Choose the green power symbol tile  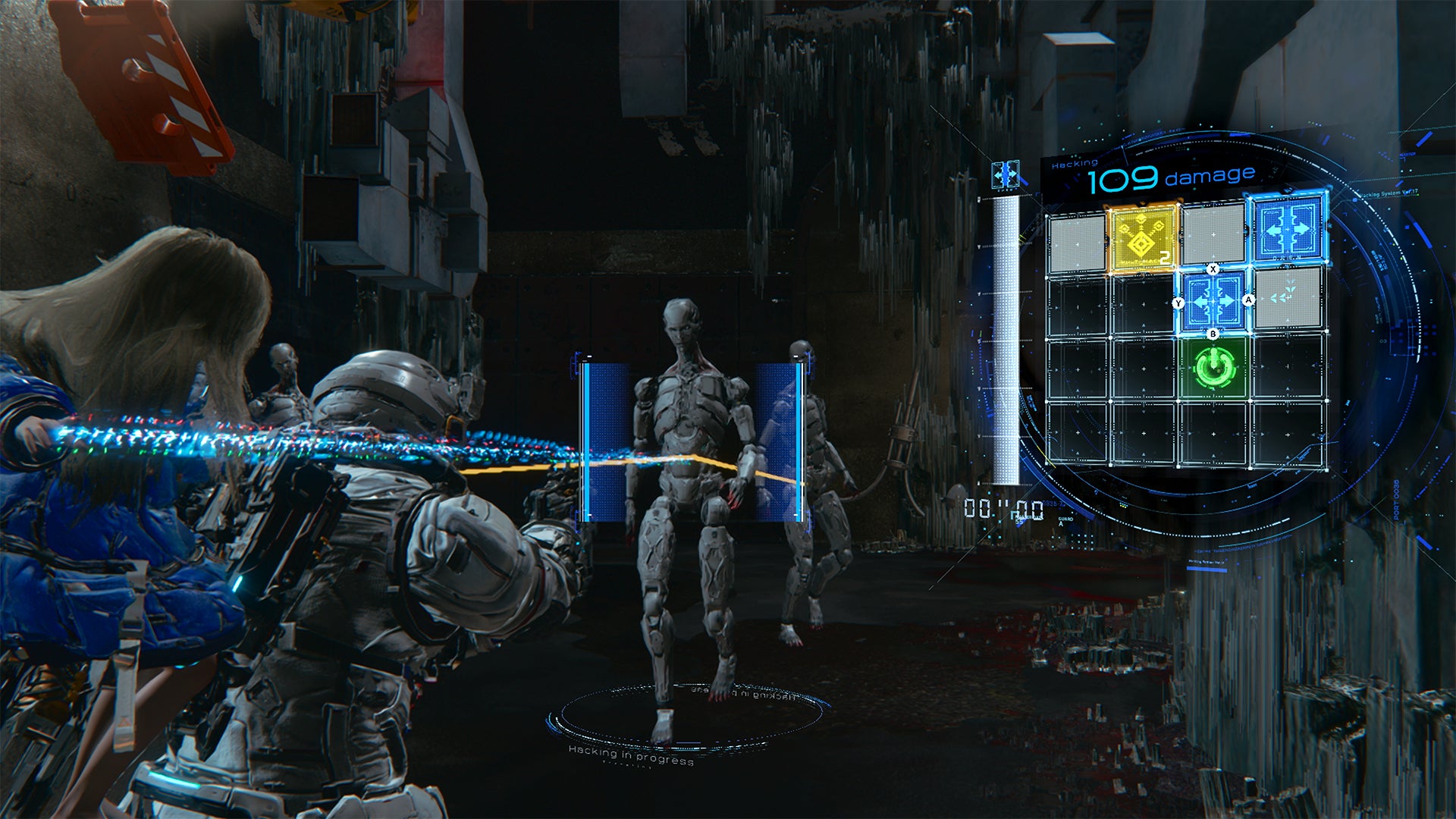click(x=1214, y=368)
